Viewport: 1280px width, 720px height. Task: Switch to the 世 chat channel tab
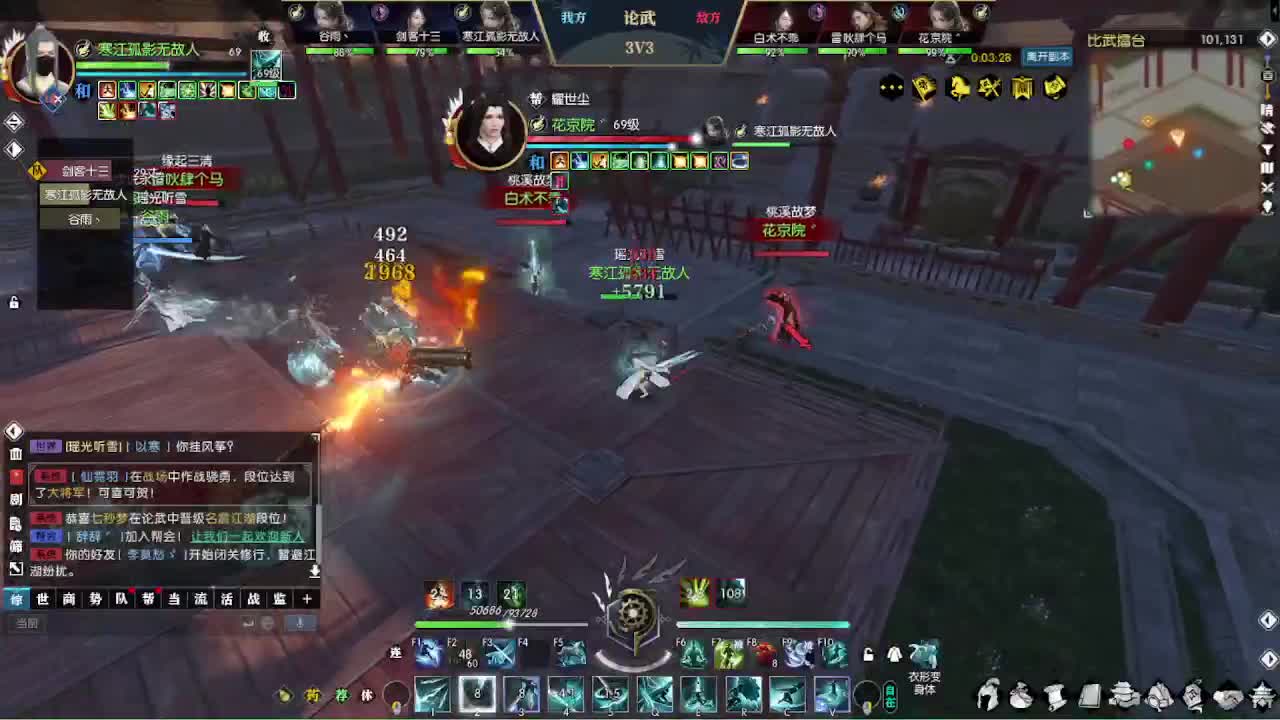click(x=42, y=598)
